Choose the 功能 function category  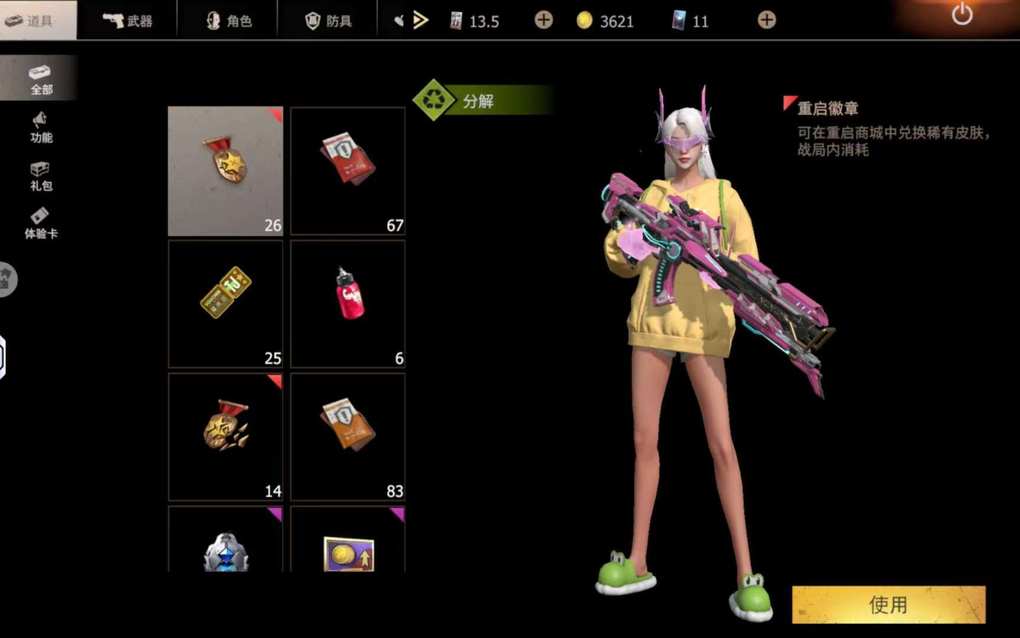(x=40, y=127)
